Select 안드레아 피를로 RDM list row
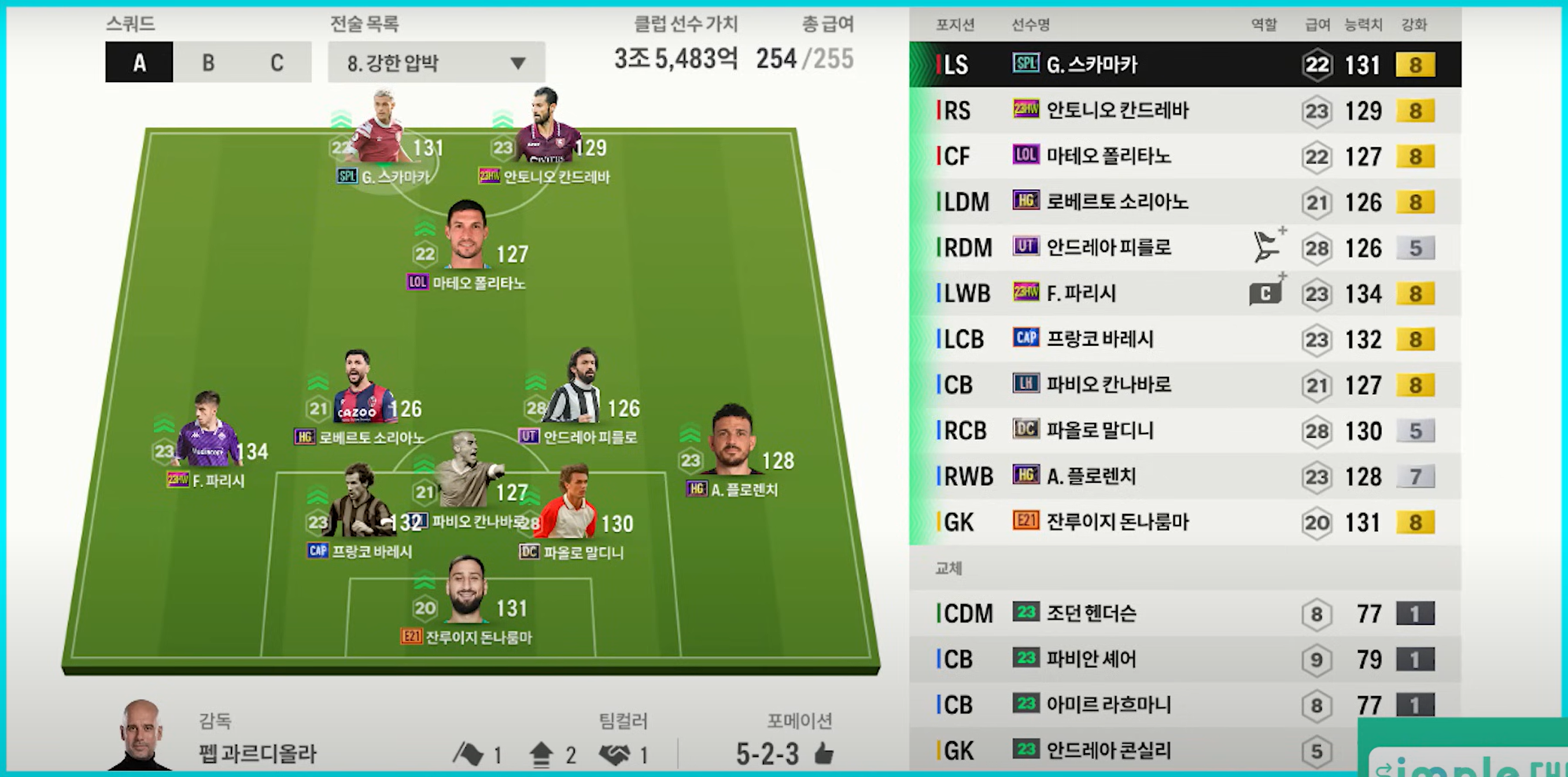The width and height of the screenshot is (1568, 777). tap(1185, 247)
